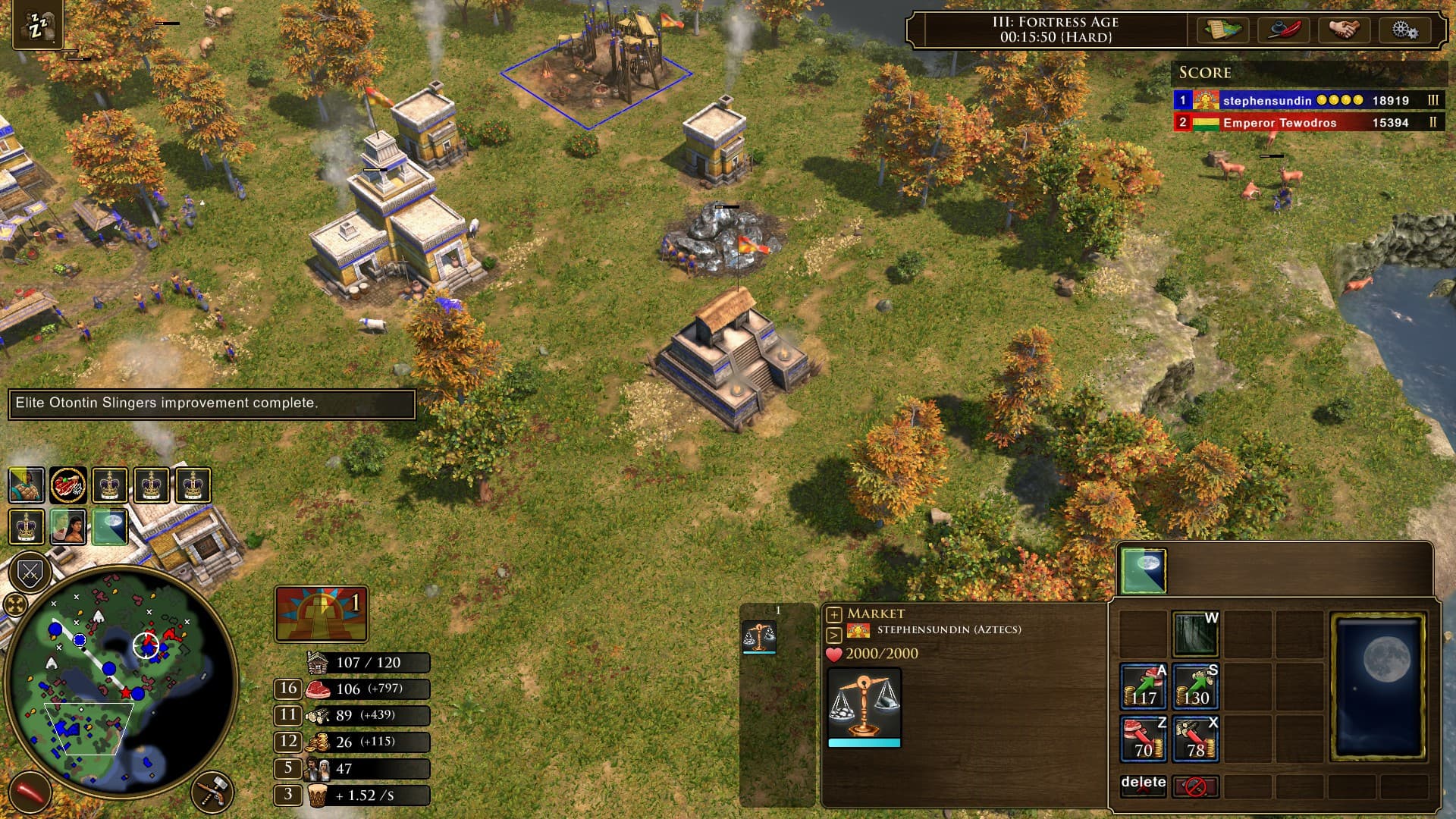
Task: Delete the selected Market
Action: coord(1143,786)
